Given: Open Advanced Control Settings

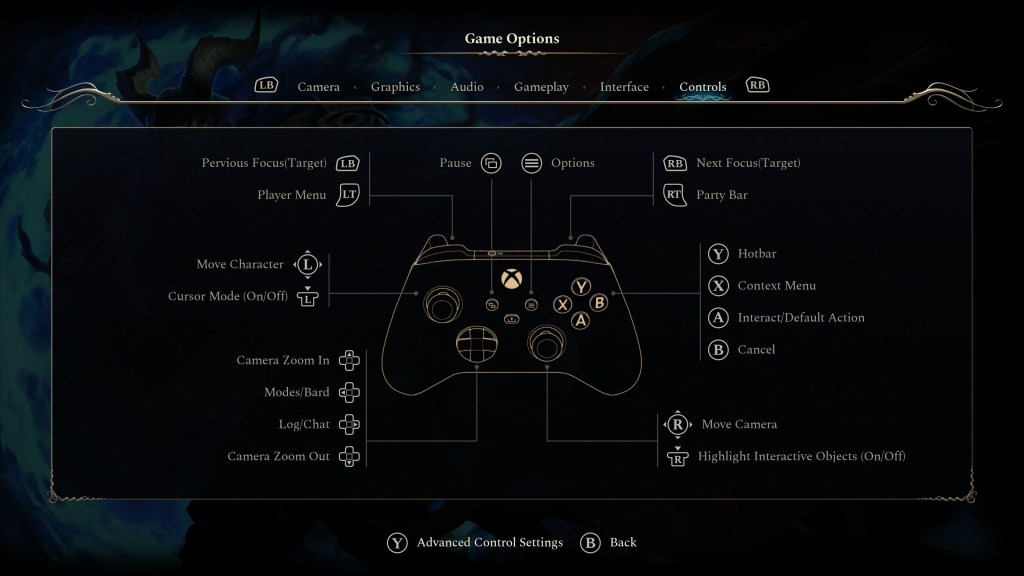Looking at the screenshot, I should (489, 543).
